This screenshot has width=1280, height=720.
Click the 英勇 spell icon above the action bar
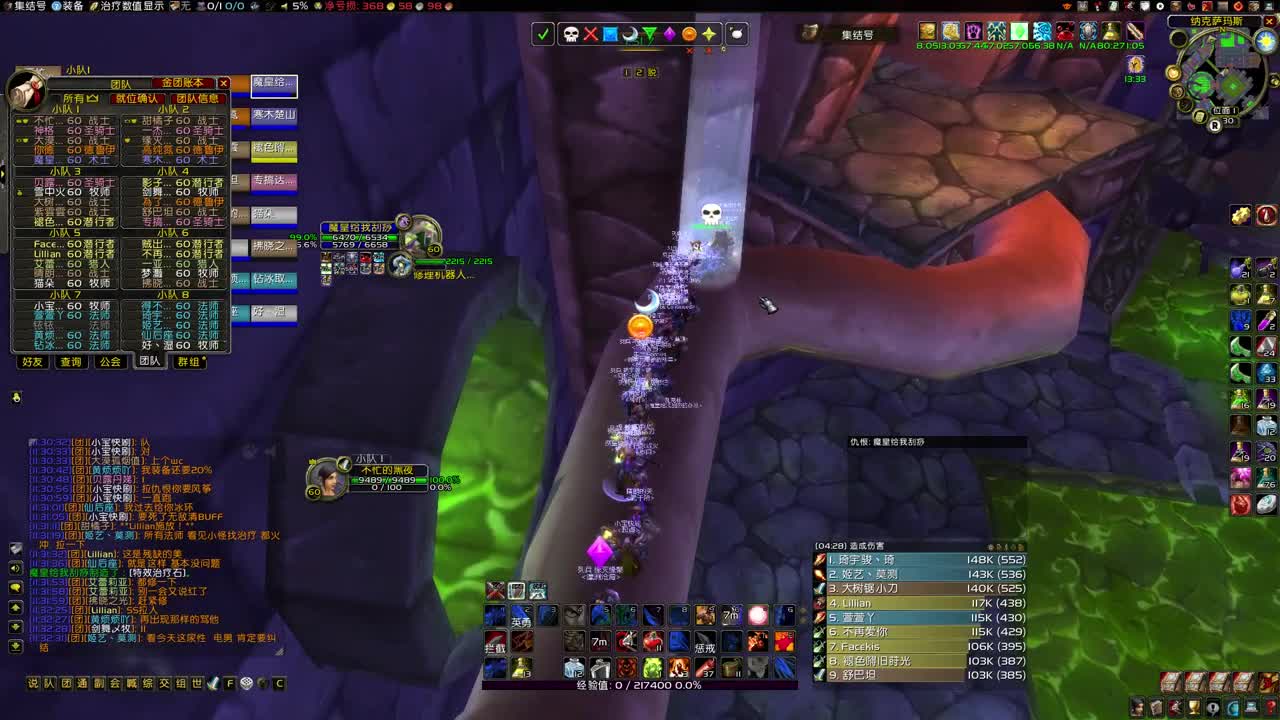520,618
